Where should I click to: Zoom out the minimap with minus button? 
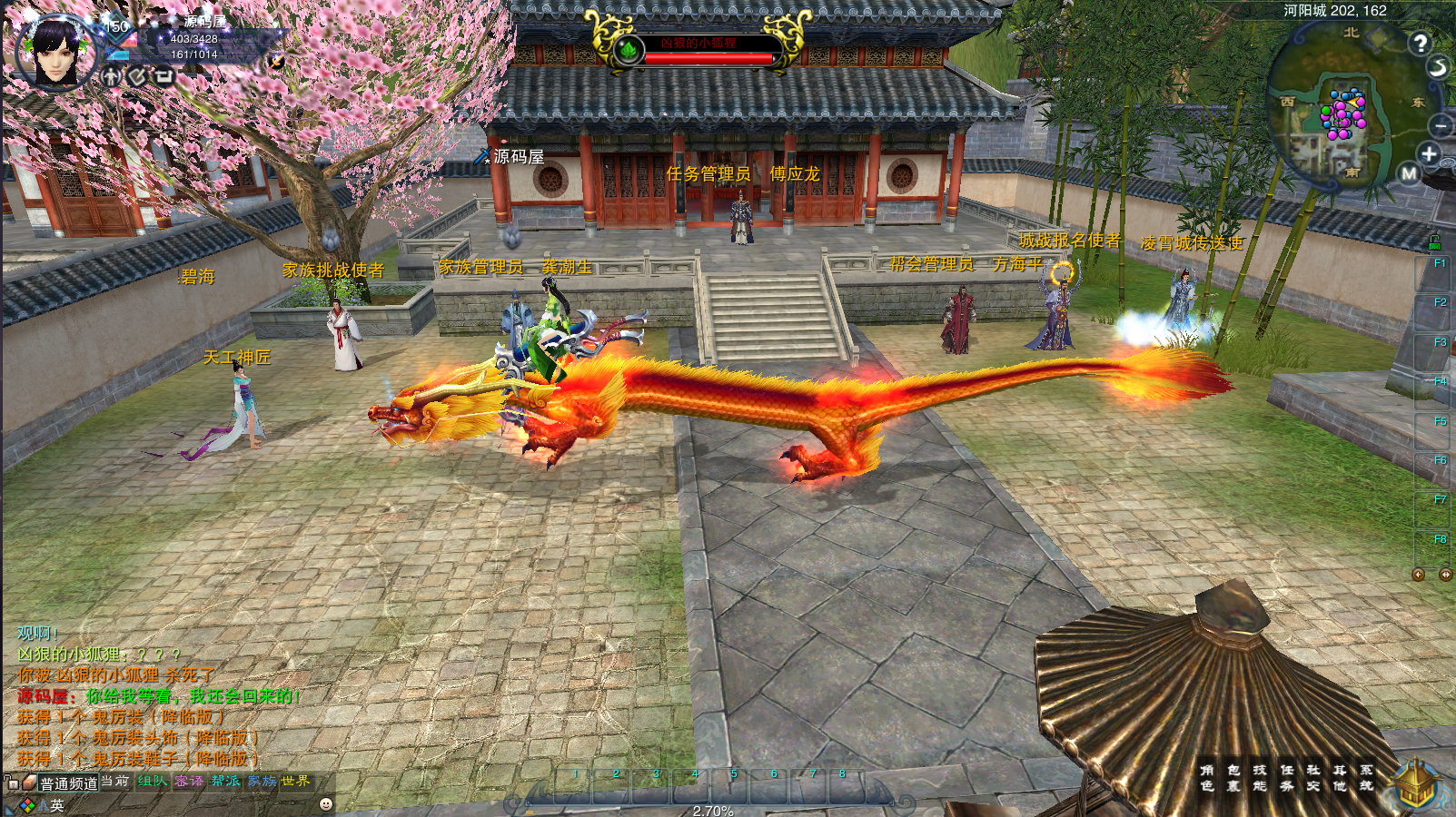coord(1441,125)
